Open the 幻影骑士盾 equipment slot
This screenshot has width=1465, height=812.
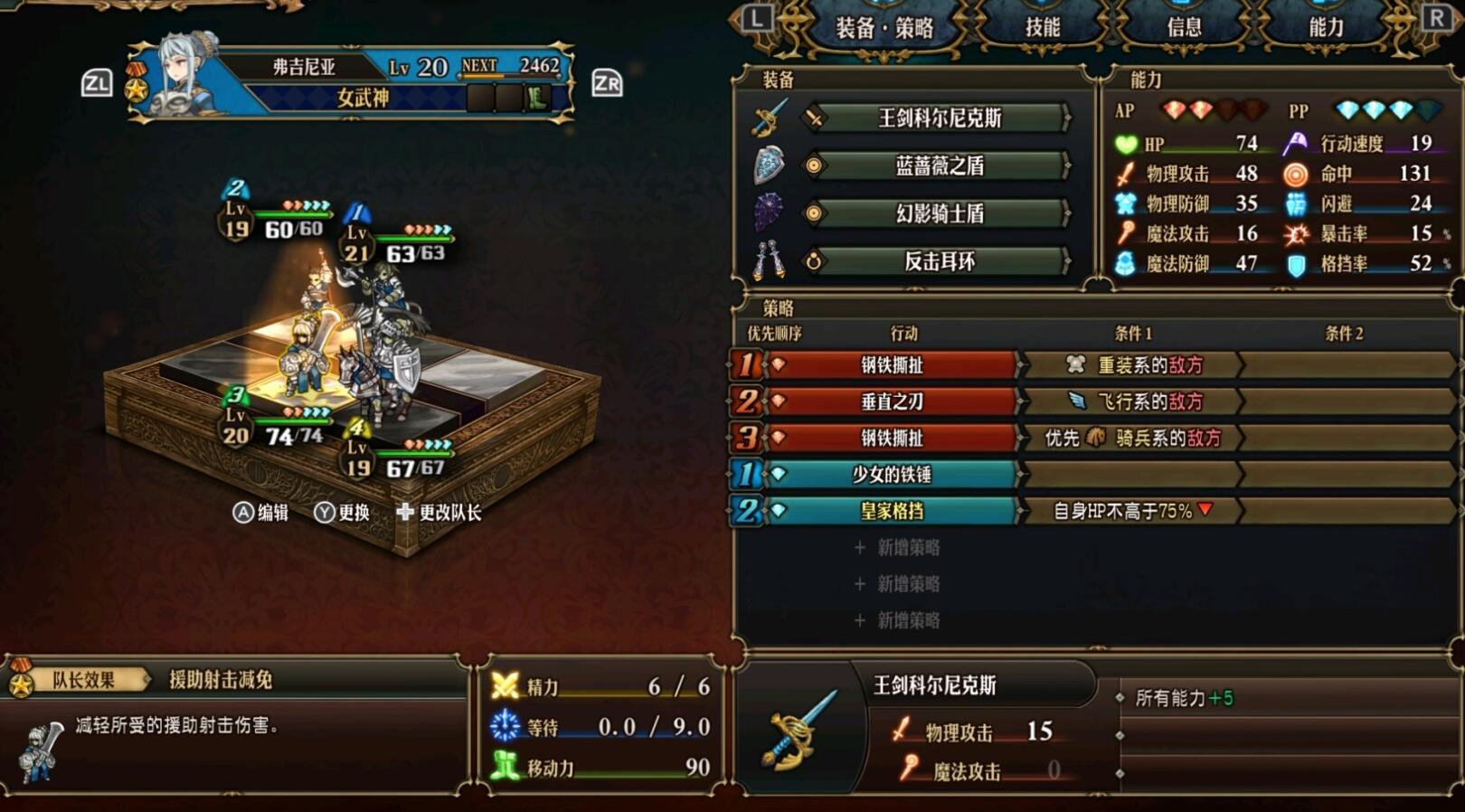(939, 213)
